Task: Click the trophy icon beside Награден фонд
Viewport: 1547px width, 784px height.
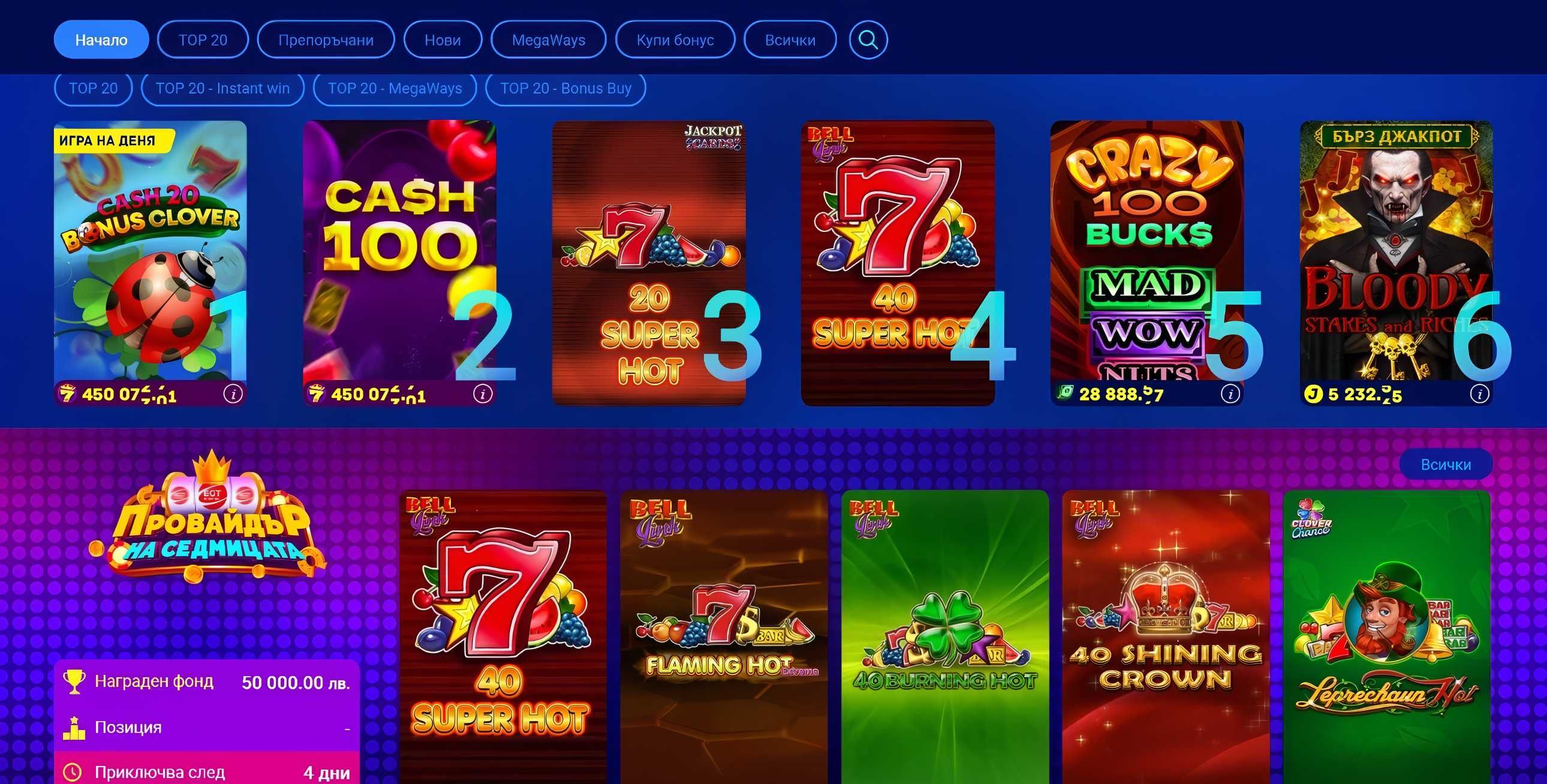Action: pyautogui.click(x=73, y=681)
